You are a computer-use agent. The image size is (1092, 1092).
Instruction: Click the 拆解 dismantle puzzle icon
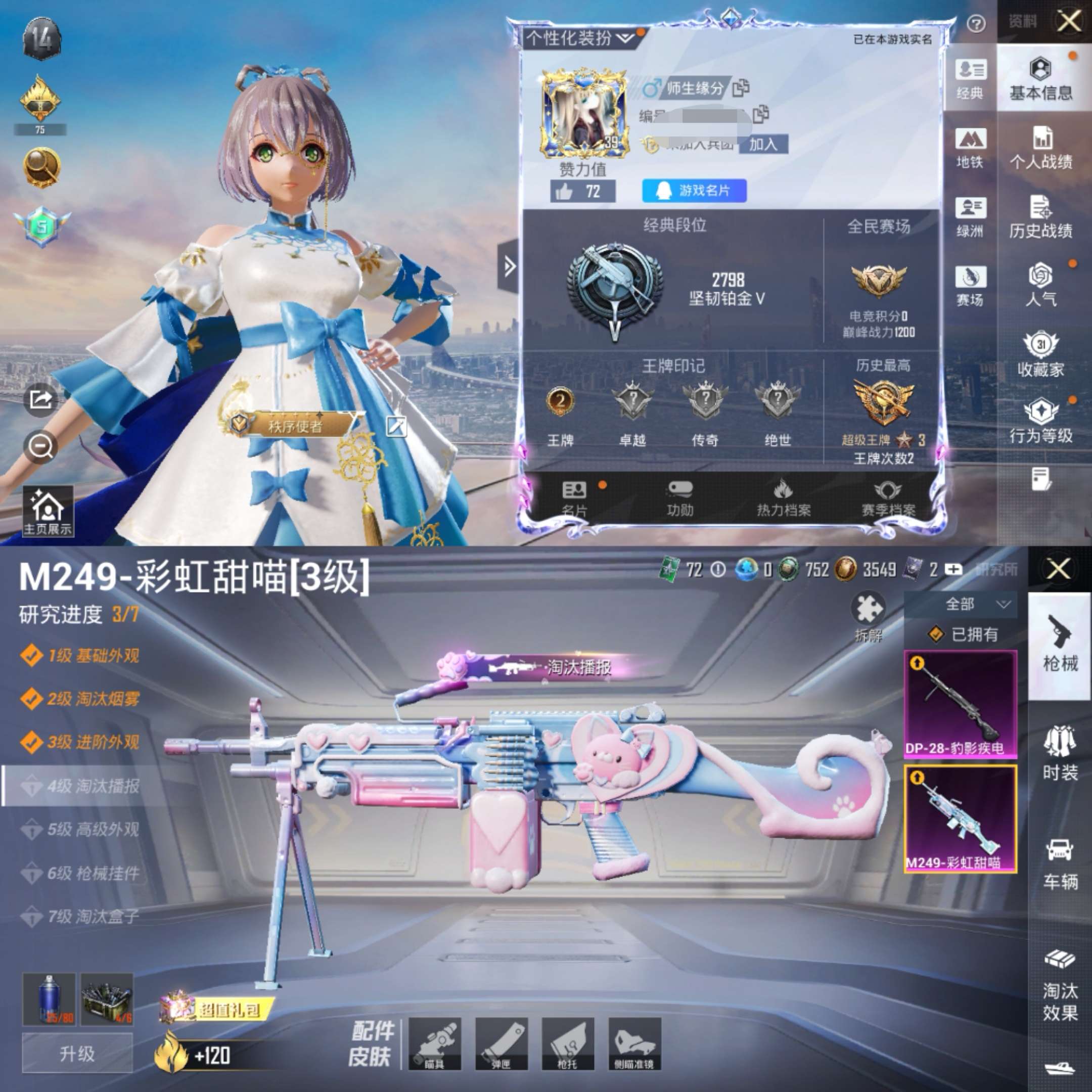tap(868, 617)
